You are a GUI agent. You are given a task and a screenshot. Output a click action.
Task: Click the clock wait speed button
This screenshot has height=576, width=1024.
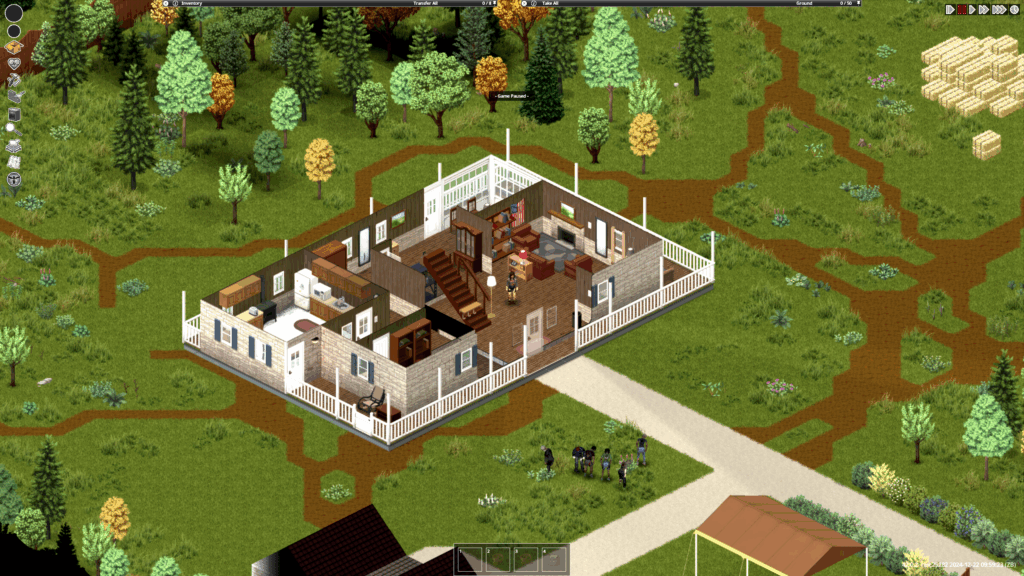[1012, 9]
